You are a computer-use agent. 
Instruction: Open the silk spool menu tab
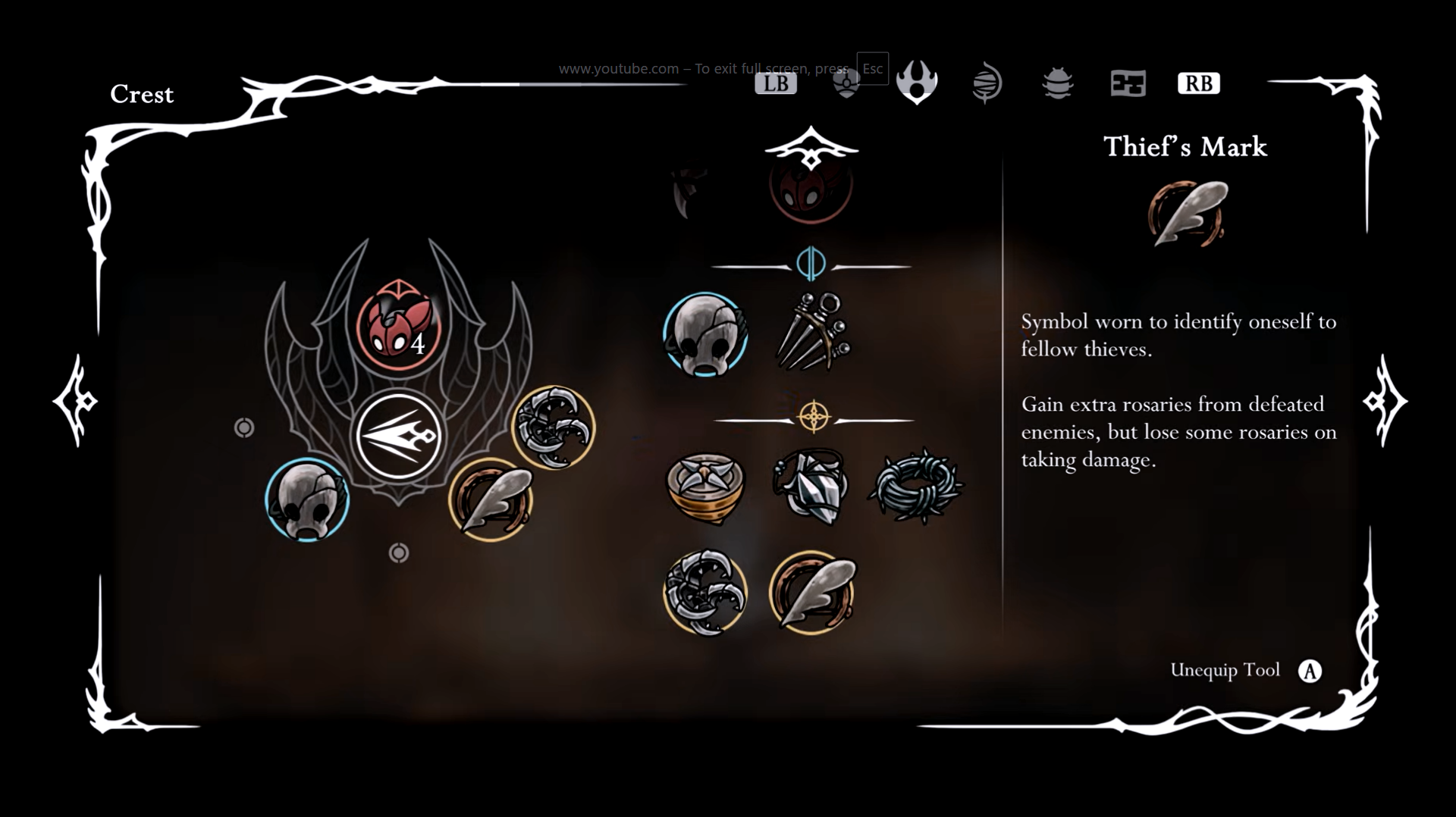tap(987, 83)
